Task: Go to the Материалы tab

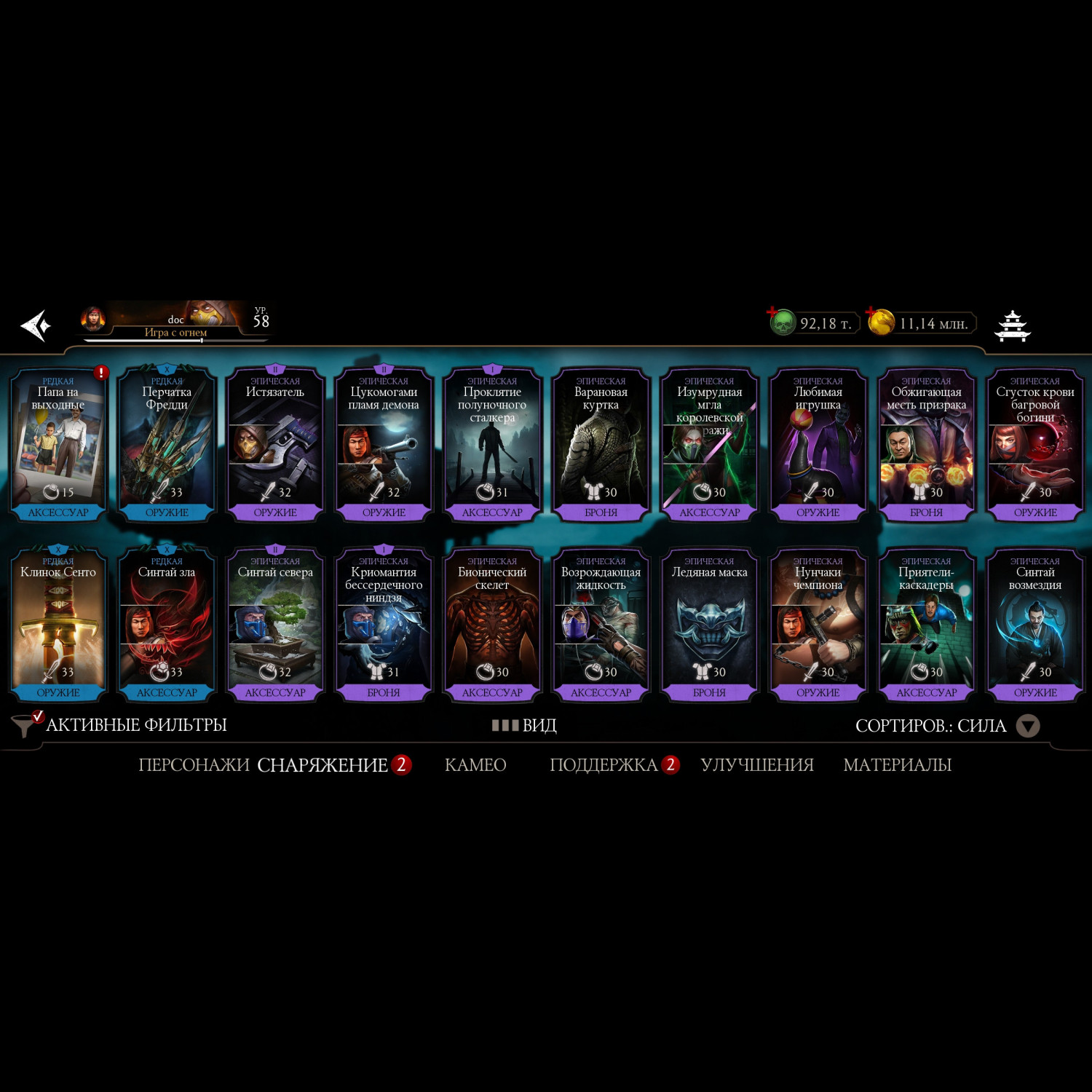Action: point(897,765)
